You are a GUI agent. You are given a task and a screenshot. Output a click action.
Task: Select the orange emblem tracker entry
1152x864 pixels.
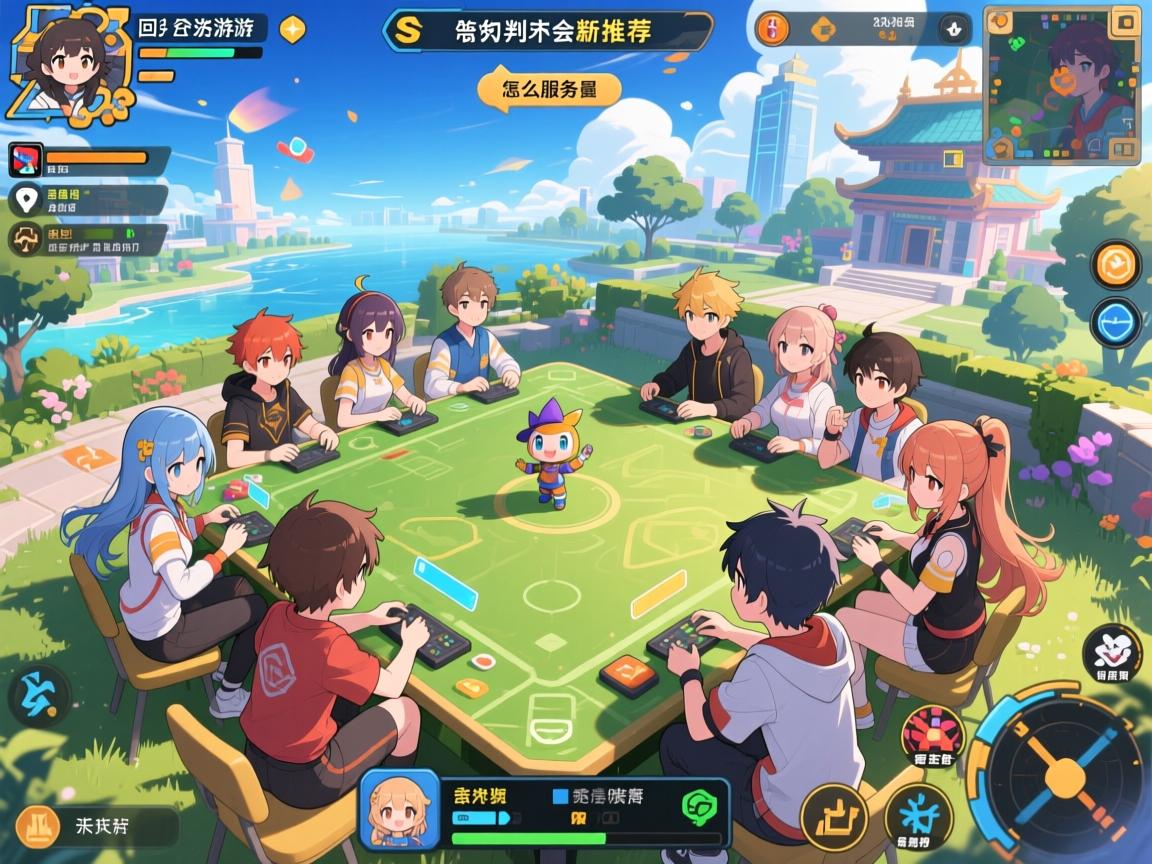pos(88,239)
